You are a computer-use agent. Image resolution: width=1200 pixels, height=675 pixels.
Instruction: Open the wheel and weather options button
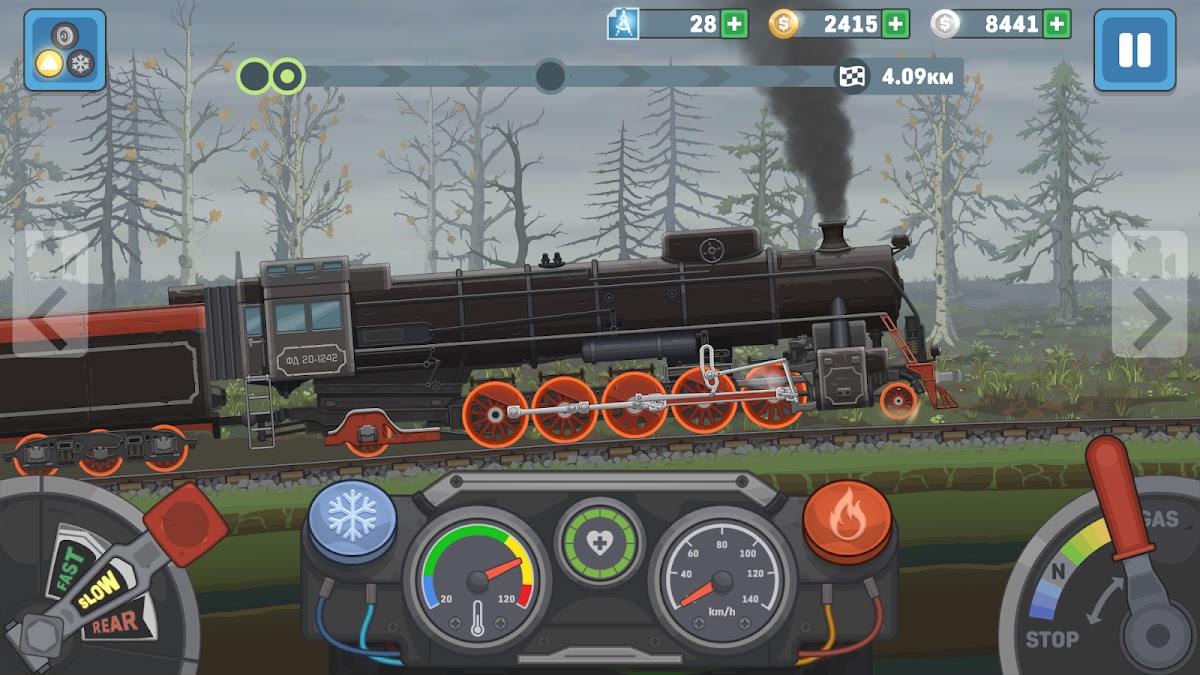click(x=65, y=50)
